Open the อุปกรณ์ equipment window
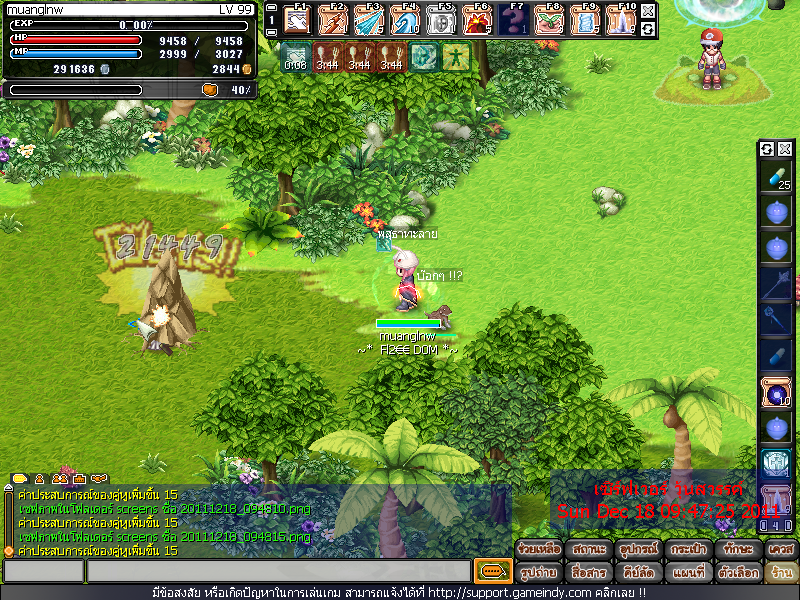Image resolution: width=800 pixels, height=600 pixels. pos(636,549)
